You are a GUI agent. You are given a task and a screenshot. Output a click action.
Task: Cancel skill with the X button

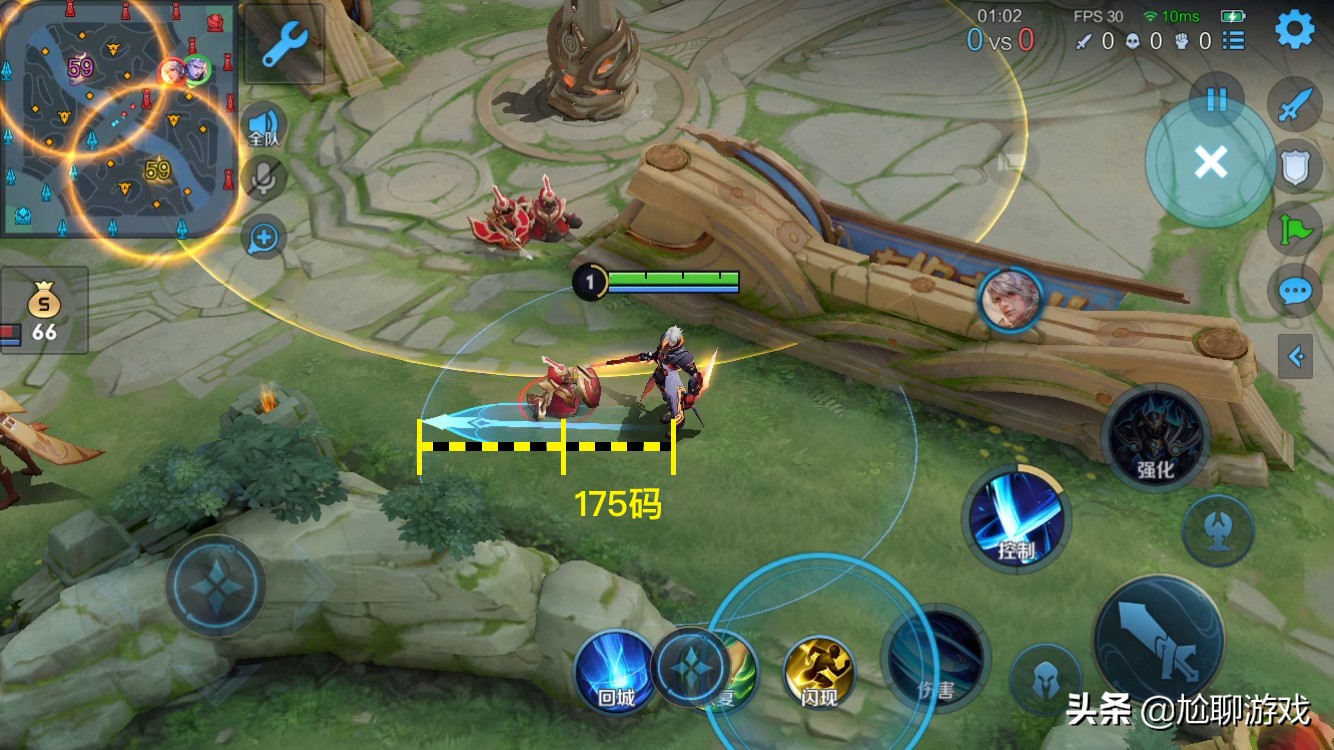(1211, 162)
